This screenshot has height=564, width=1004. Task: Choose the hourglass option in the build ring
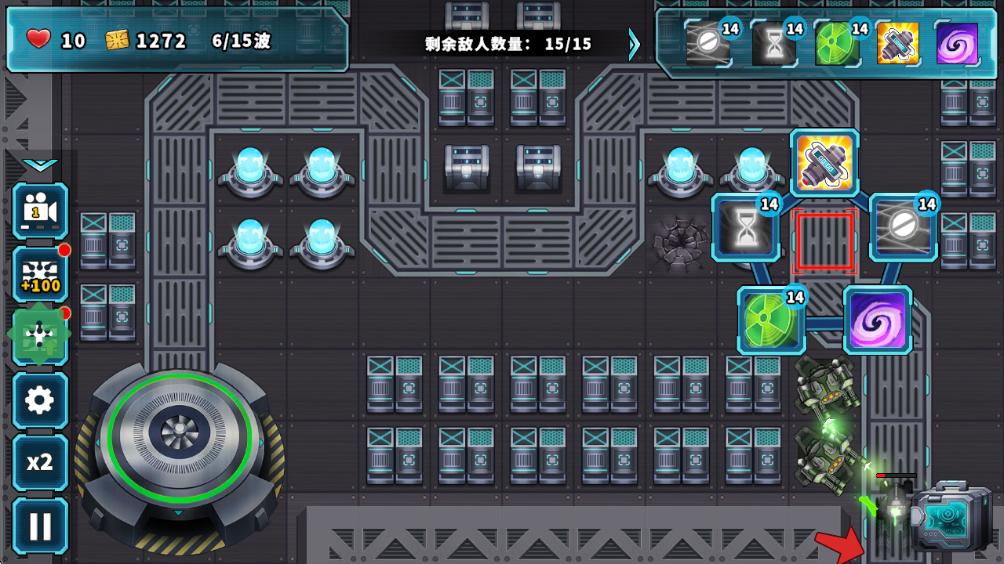[746, 228]
